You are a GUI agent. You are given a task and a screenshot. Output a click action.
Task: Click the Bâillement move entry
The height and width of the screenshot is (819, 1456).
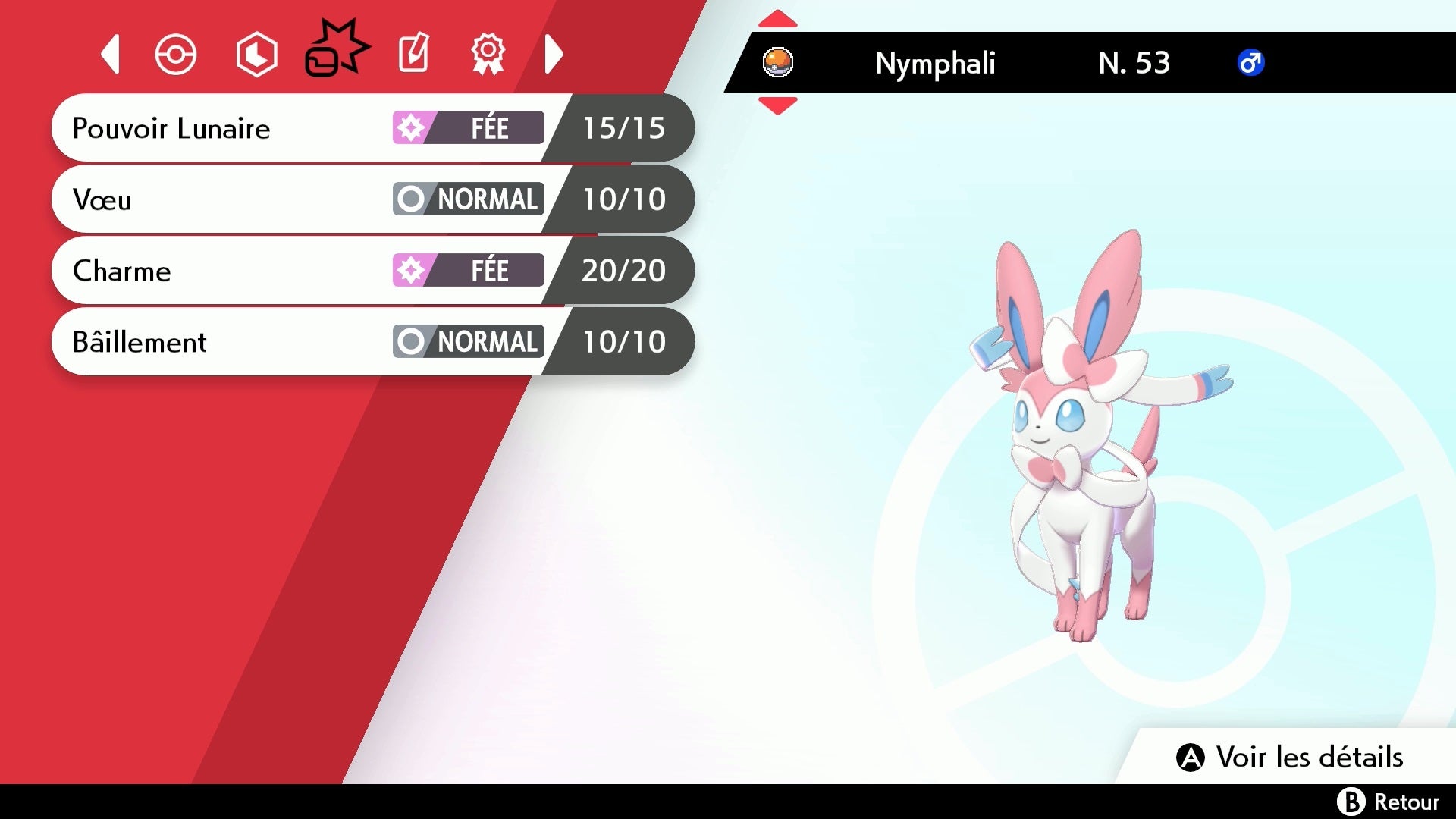point(227,342)
